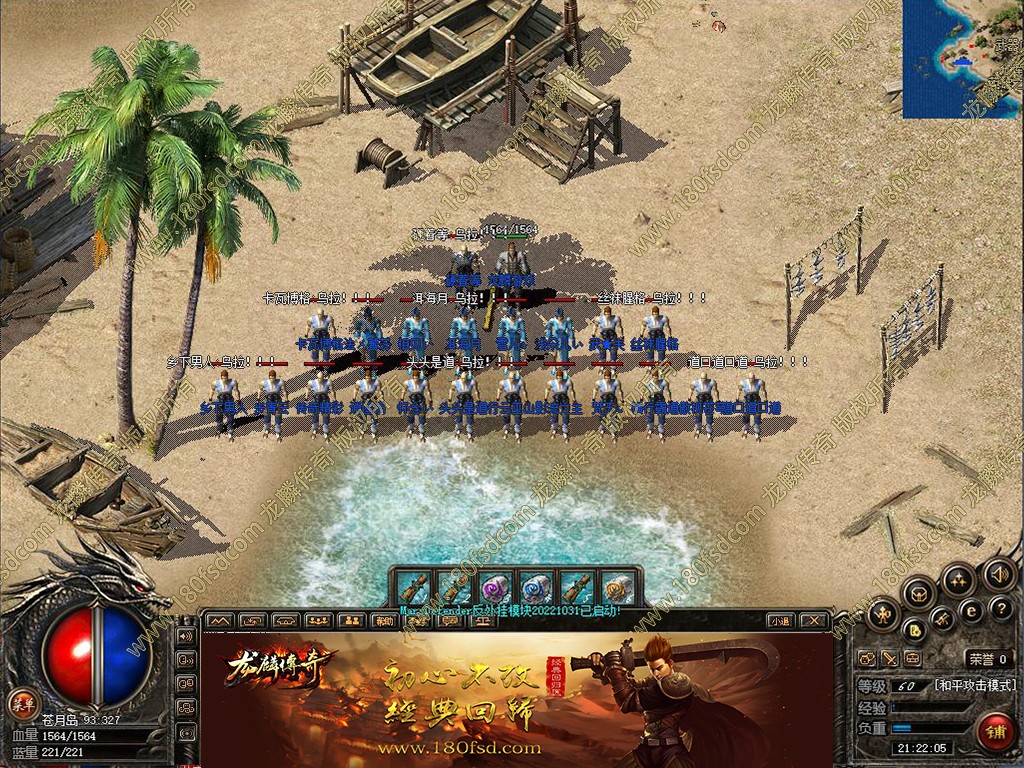Click the mountain-shaped chat bar button
The image size is (1024, 768).
coord(220,621)
